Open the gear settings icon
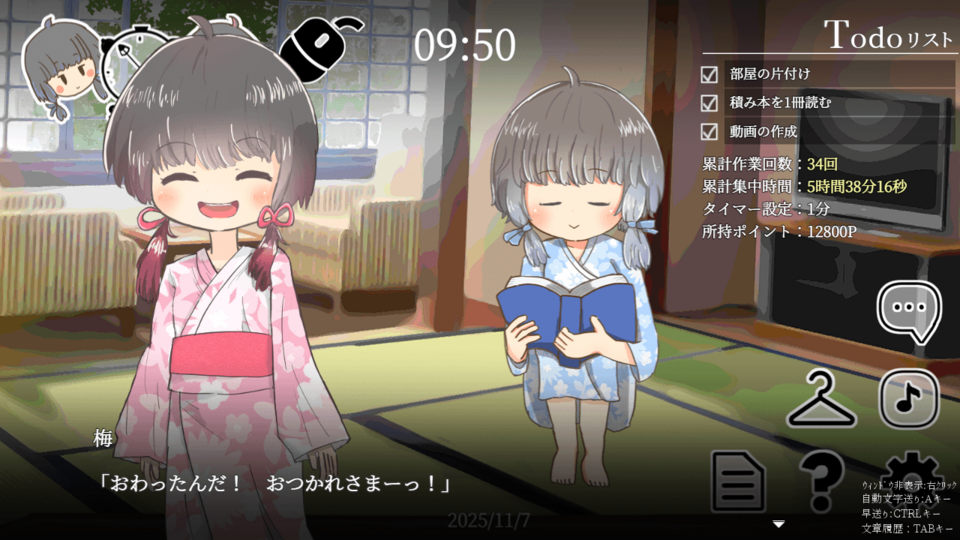Screen dimensions: 960x540 (908, 468)
